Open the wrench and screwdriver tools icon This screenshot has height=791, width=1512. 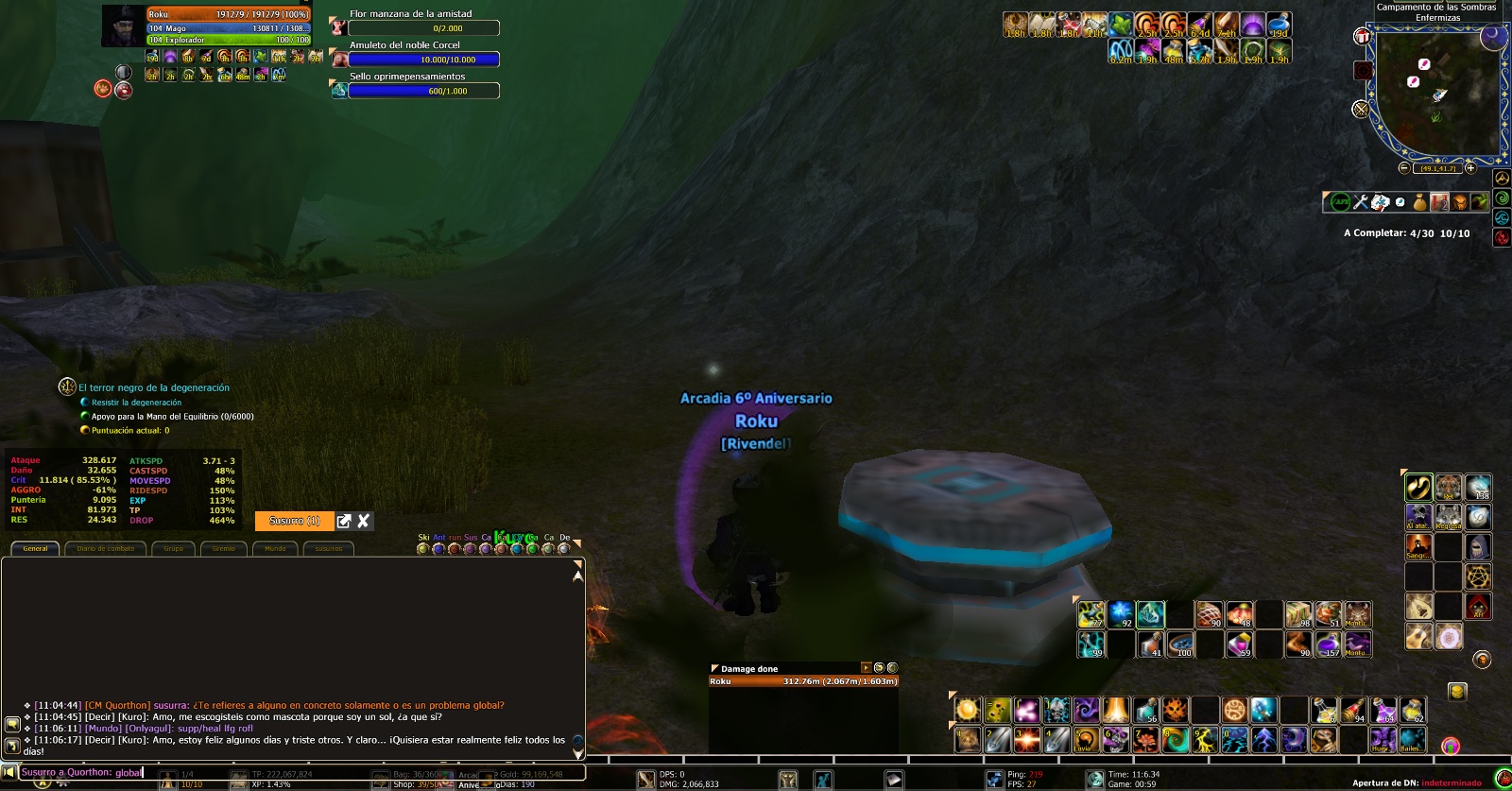point(1361,201)
